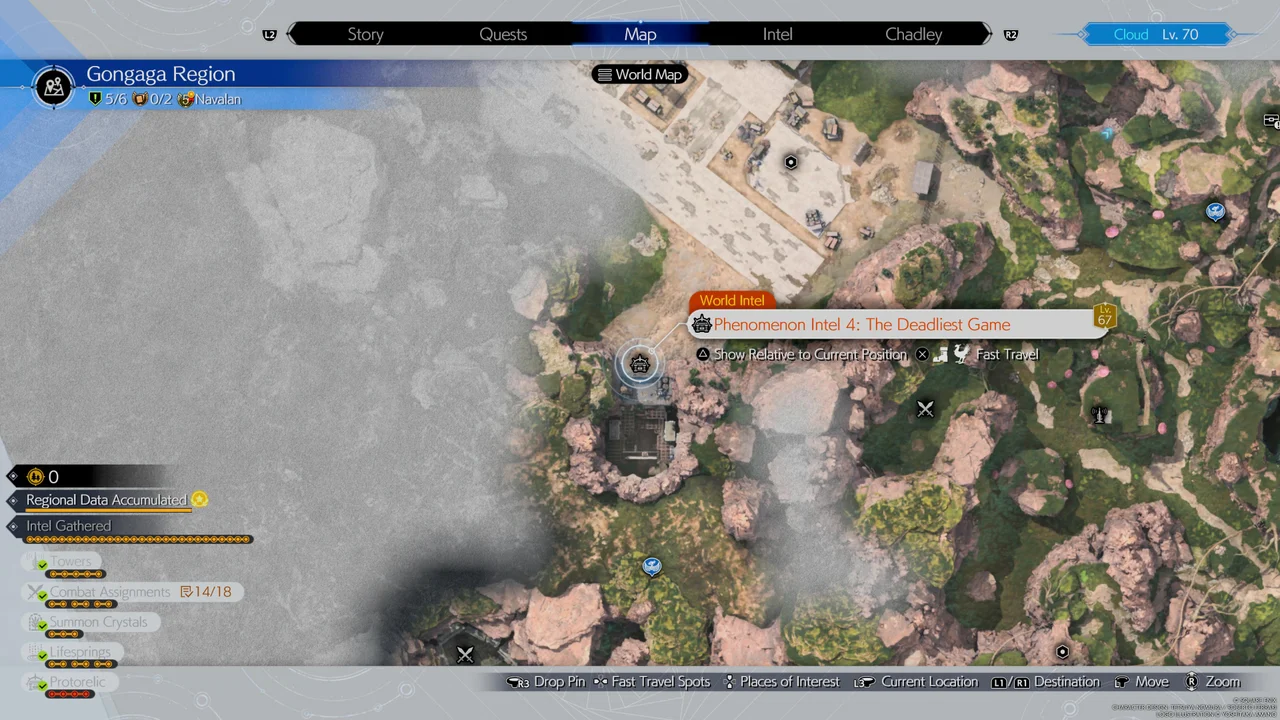Select the highlighted Phenomenon Intel map marker
Viewport: 1280px width, 720px height.
point(640,364)
